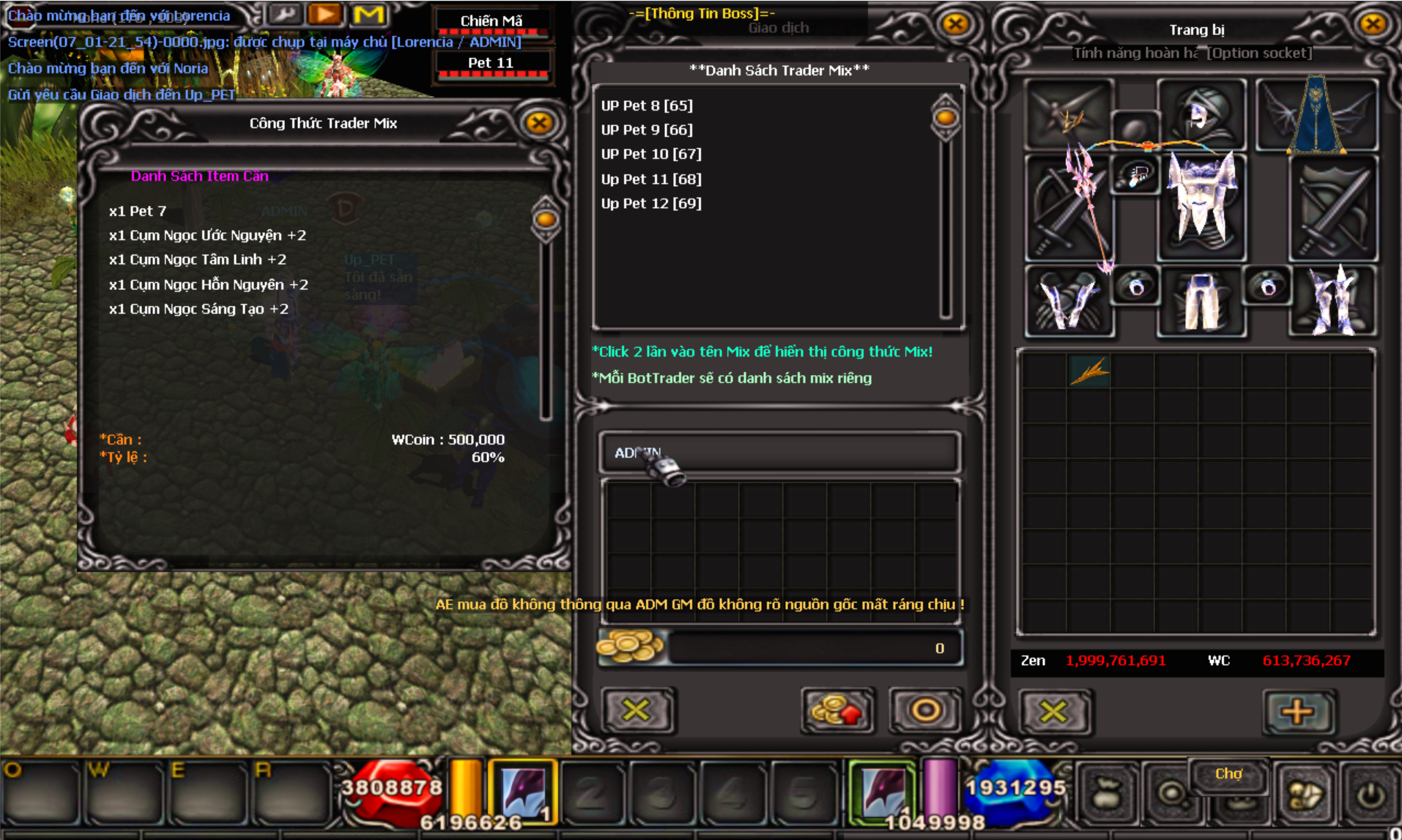Cancel trade with the X button
The width and height of the screenshot is (1402, 840).
(x=636, y=710)
